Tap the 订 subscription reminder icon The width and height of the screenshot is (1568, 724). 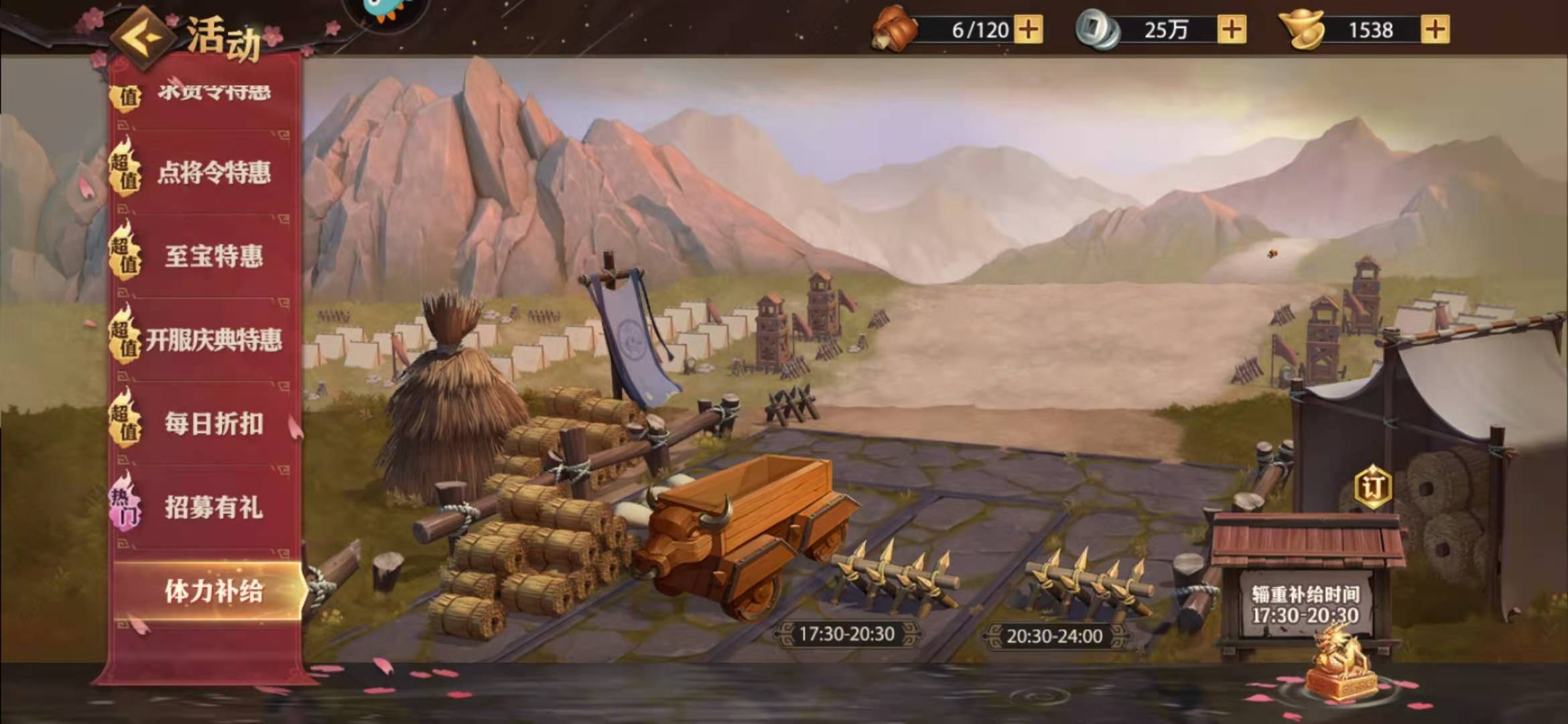[x=1373, y=486]
